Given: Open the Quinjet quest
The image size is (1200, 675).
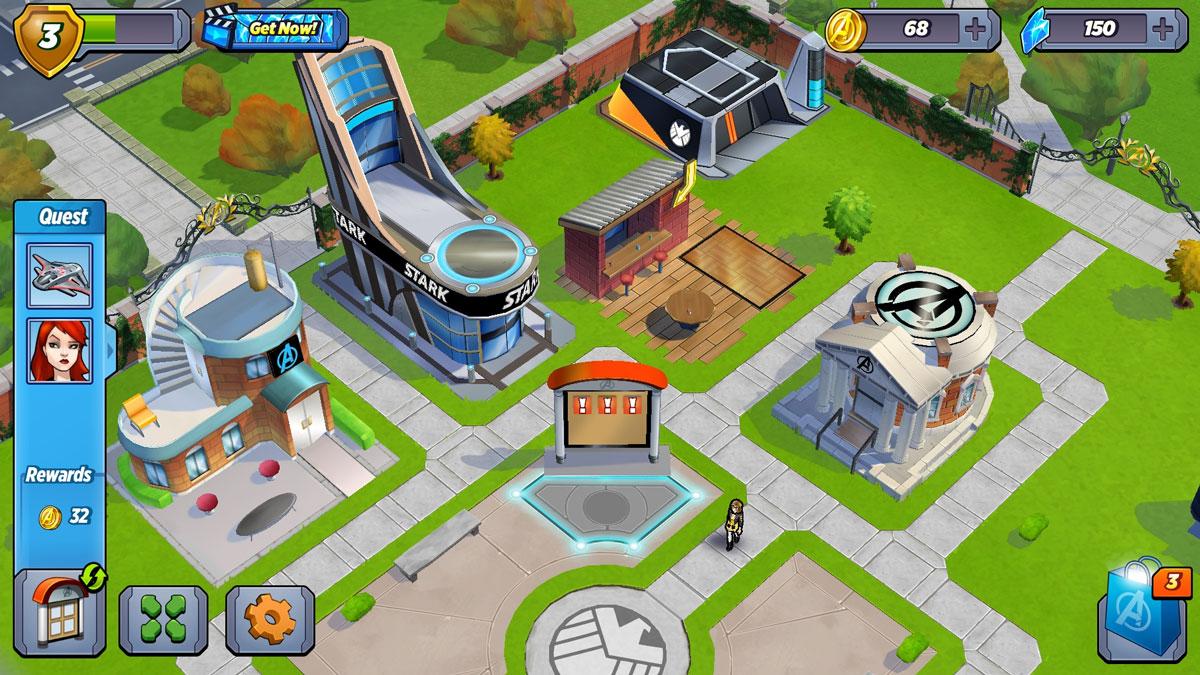Looking at the screenshot, I should tap(60, 275).
